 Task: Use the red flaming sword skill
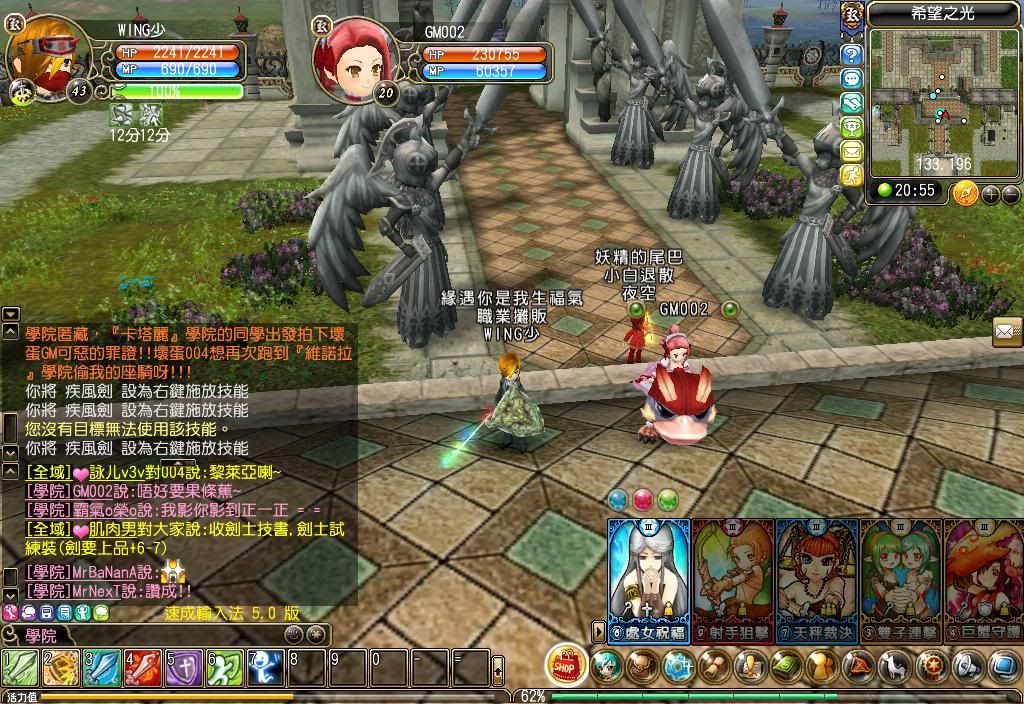(x=143, y=667)
